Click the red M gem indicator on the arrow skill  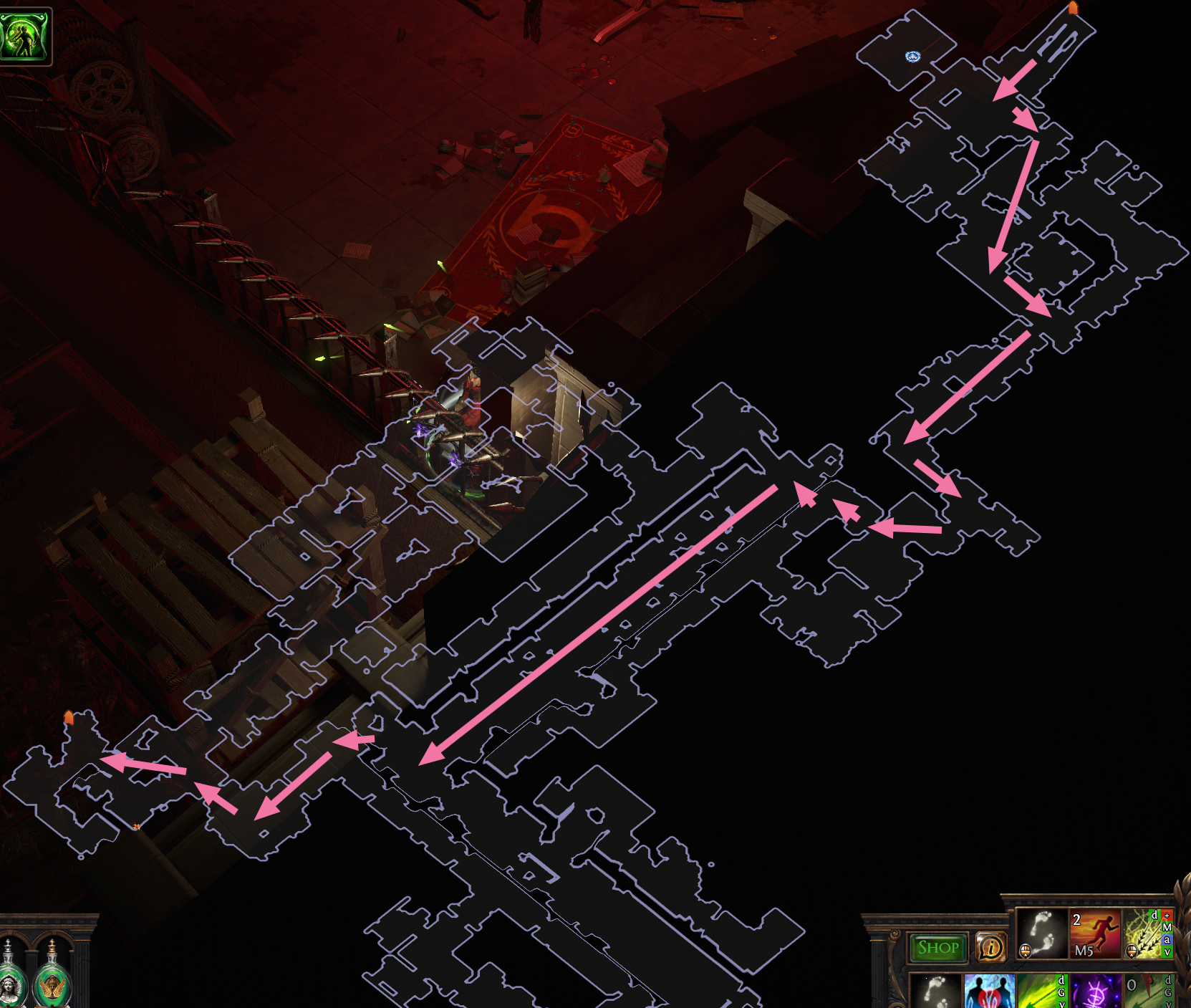pos(1167,928)
